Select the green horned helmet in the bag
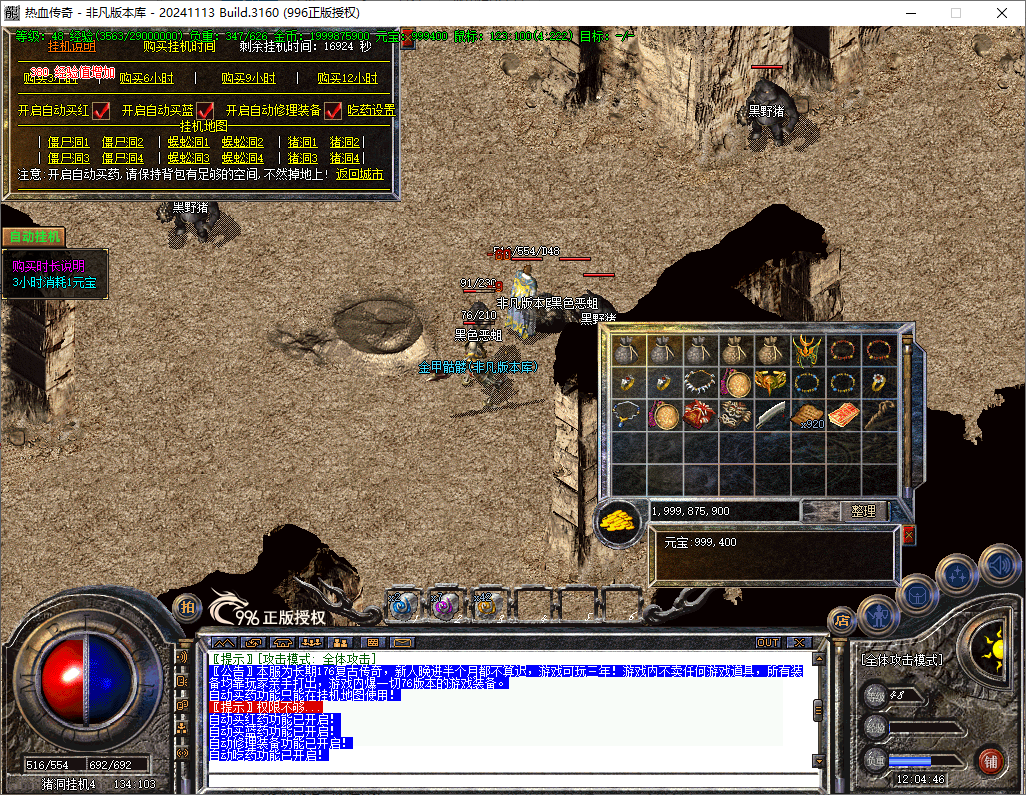 point(805,350)
